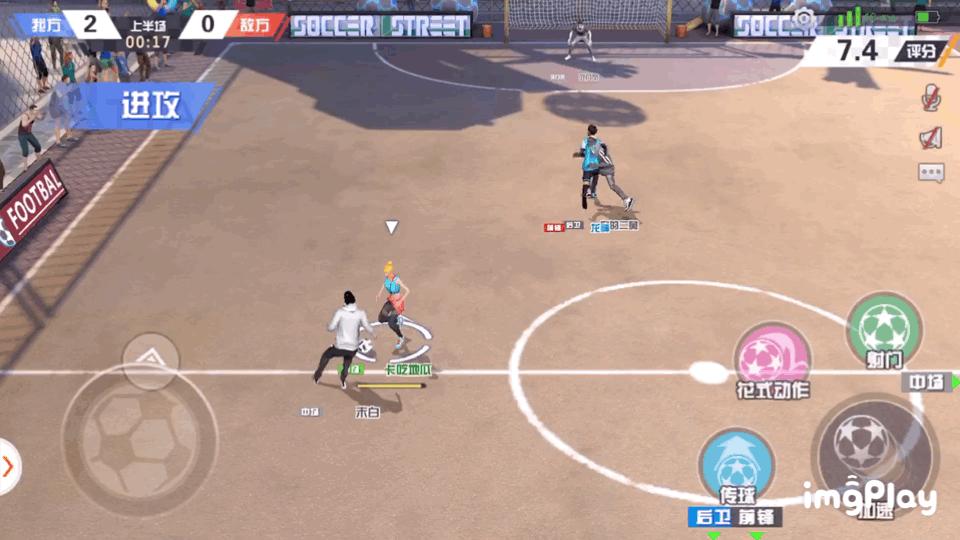Open the chat speech bubble
Viewport: 960px width, 540px height.
coord(931,173)
